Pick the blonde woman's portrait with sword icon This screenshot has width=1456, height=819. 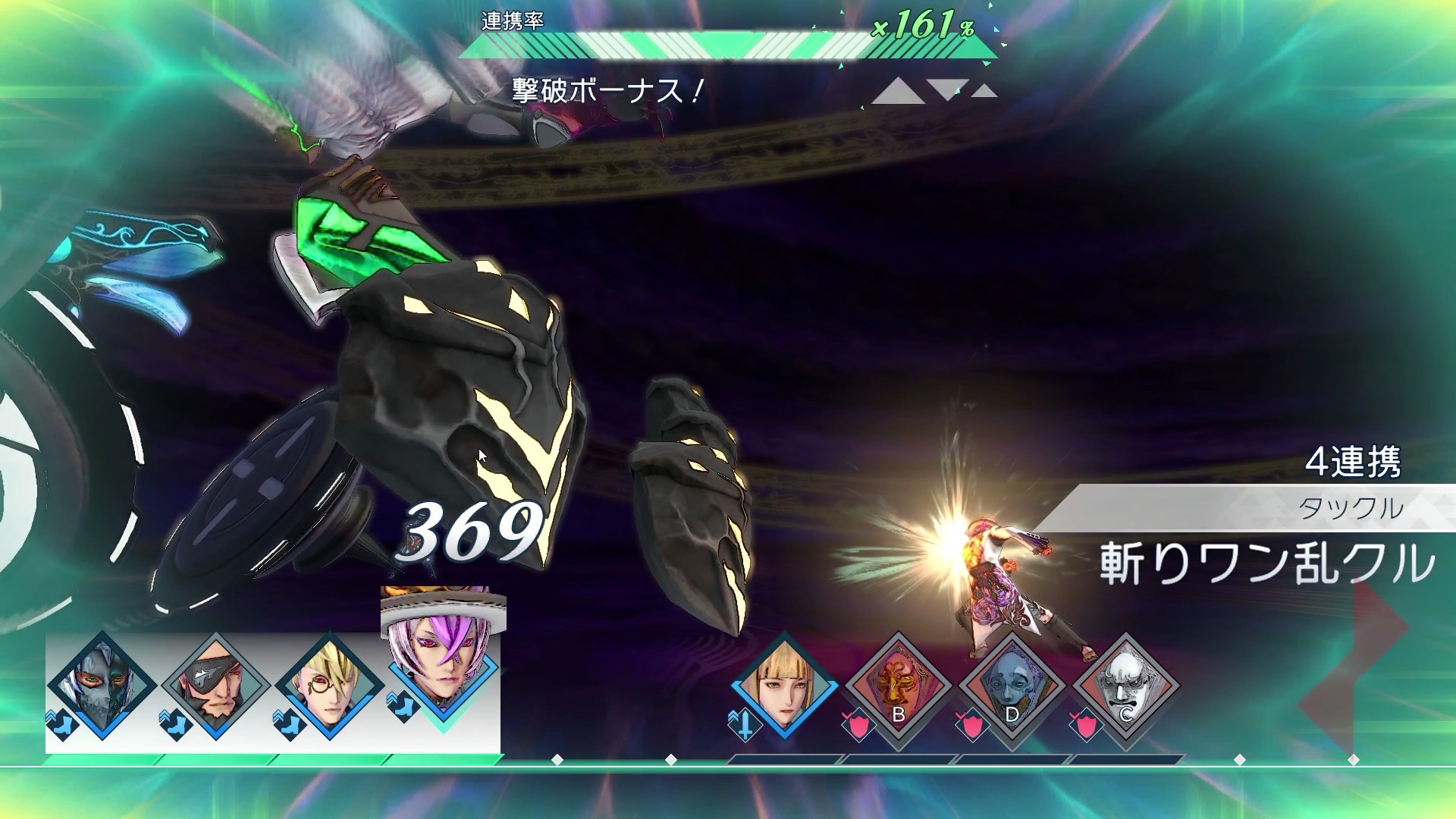click(784, 686)
